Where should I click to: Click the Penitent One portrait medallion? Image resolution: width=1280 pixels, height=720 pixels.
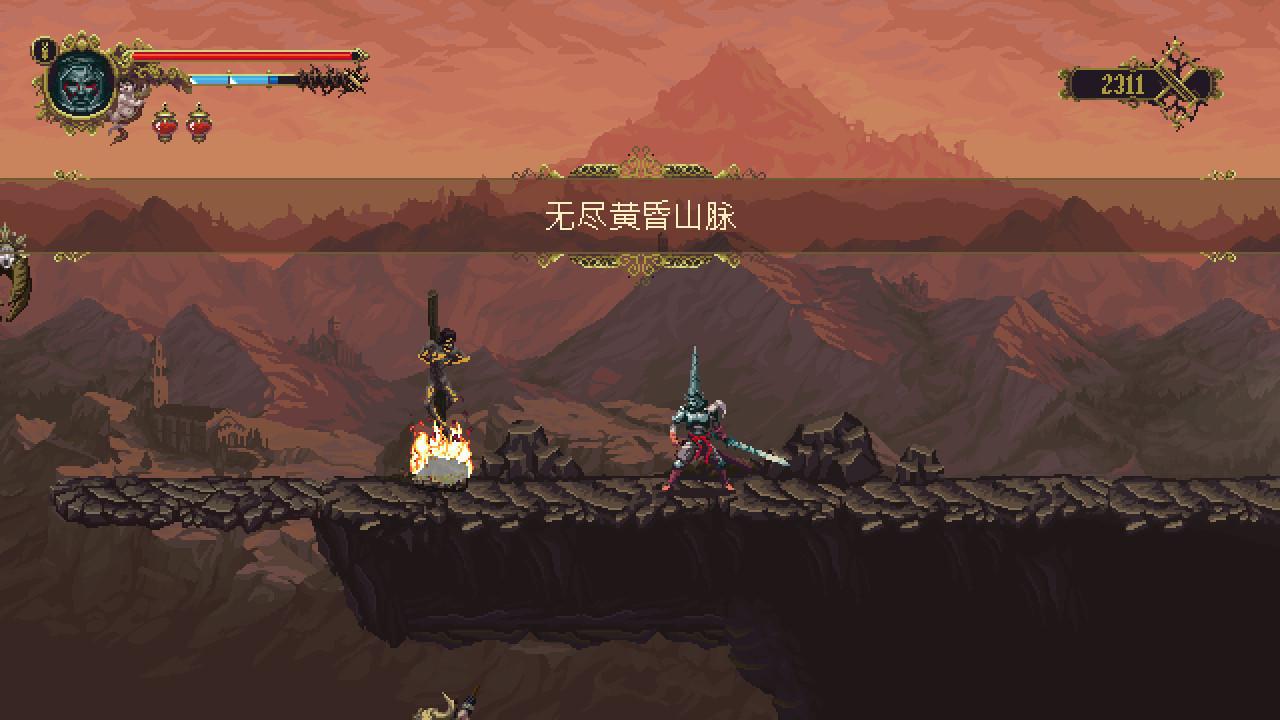coord(78,83)
